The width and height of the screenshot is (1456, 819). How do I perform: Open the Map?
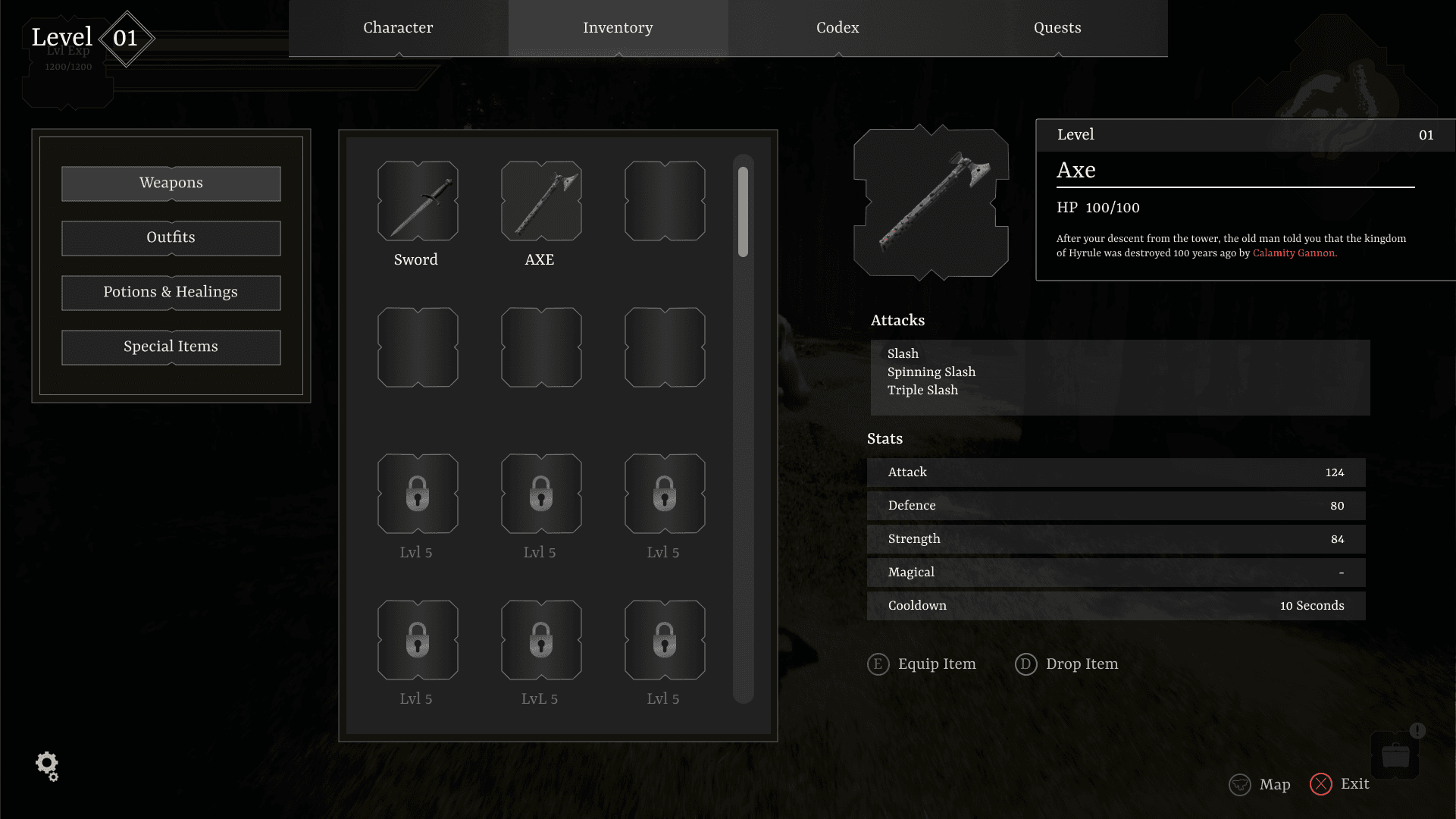click(1260, 784)
